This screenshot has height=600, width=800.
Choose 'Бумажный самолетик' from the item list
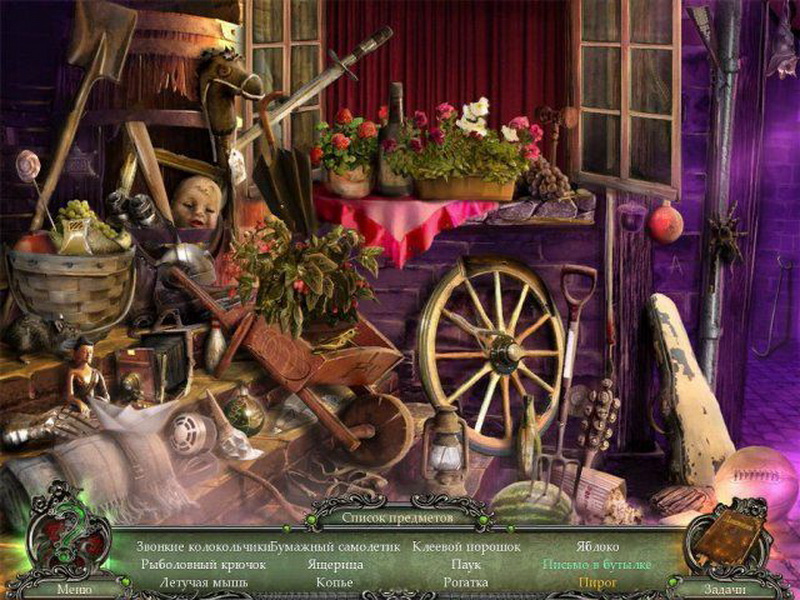click(335, 548)
